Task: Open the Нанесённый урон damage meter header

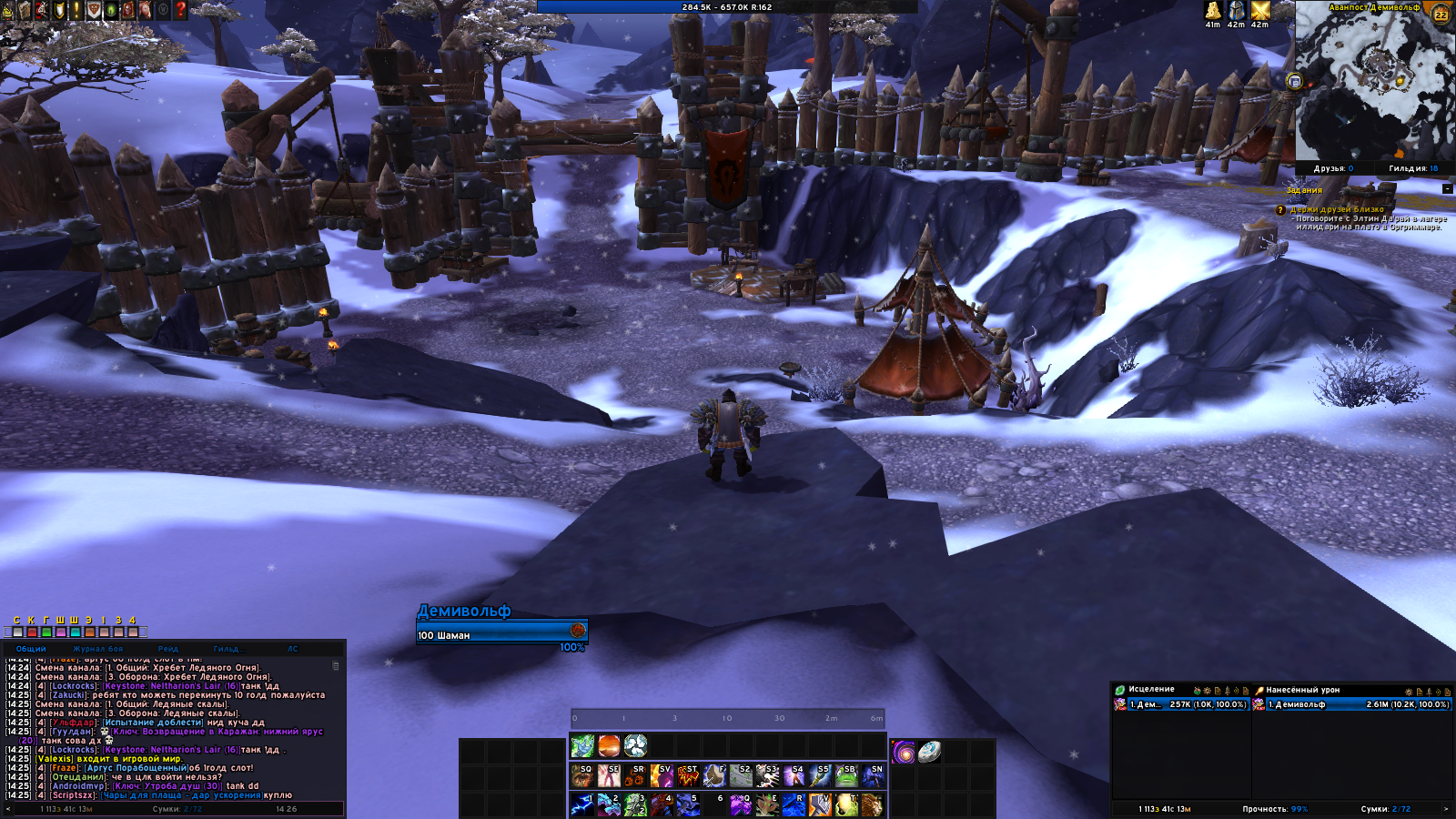Action: point(1302,690)
